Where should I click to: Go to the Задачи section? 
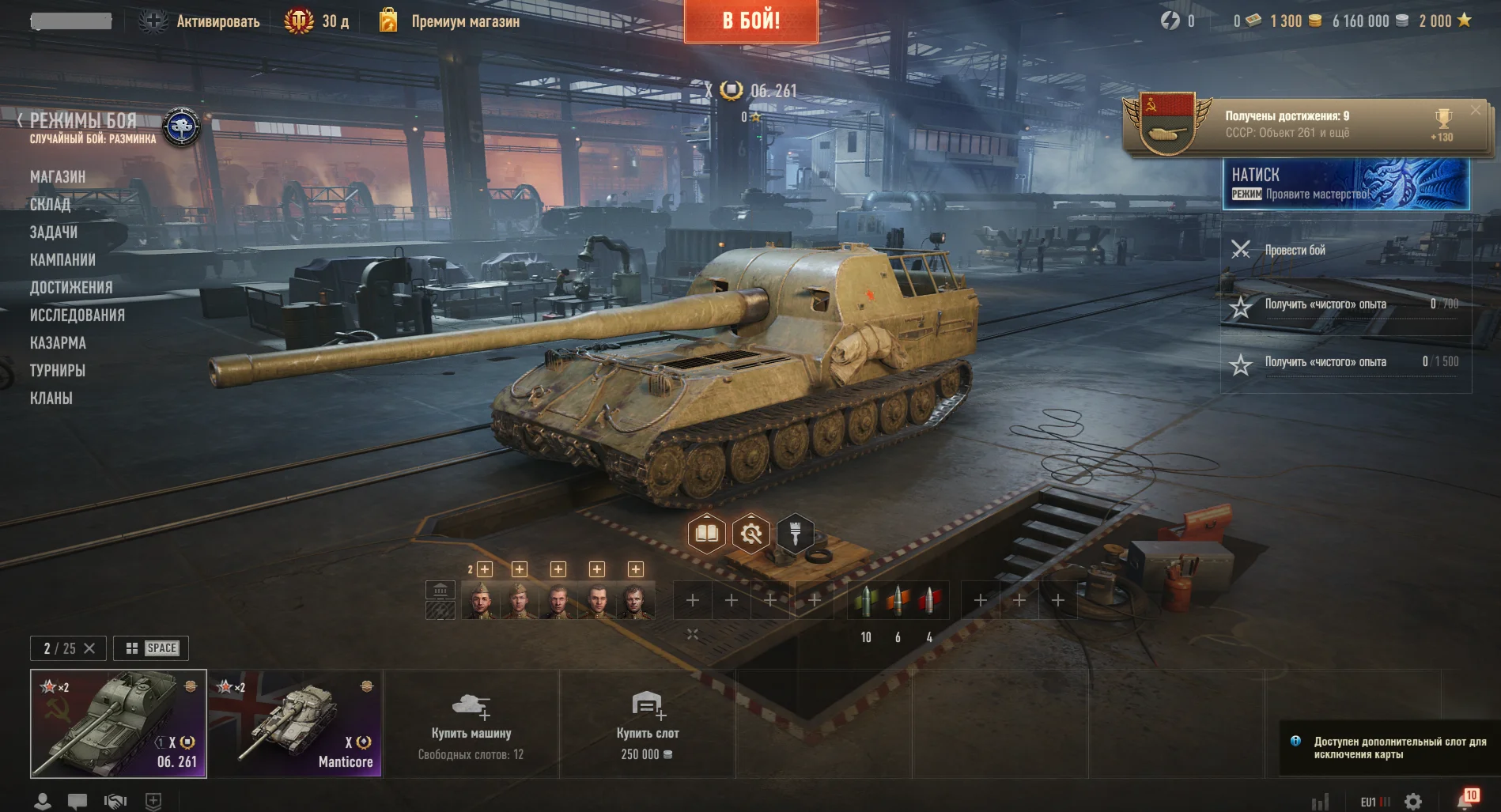[x=54, y=232]
